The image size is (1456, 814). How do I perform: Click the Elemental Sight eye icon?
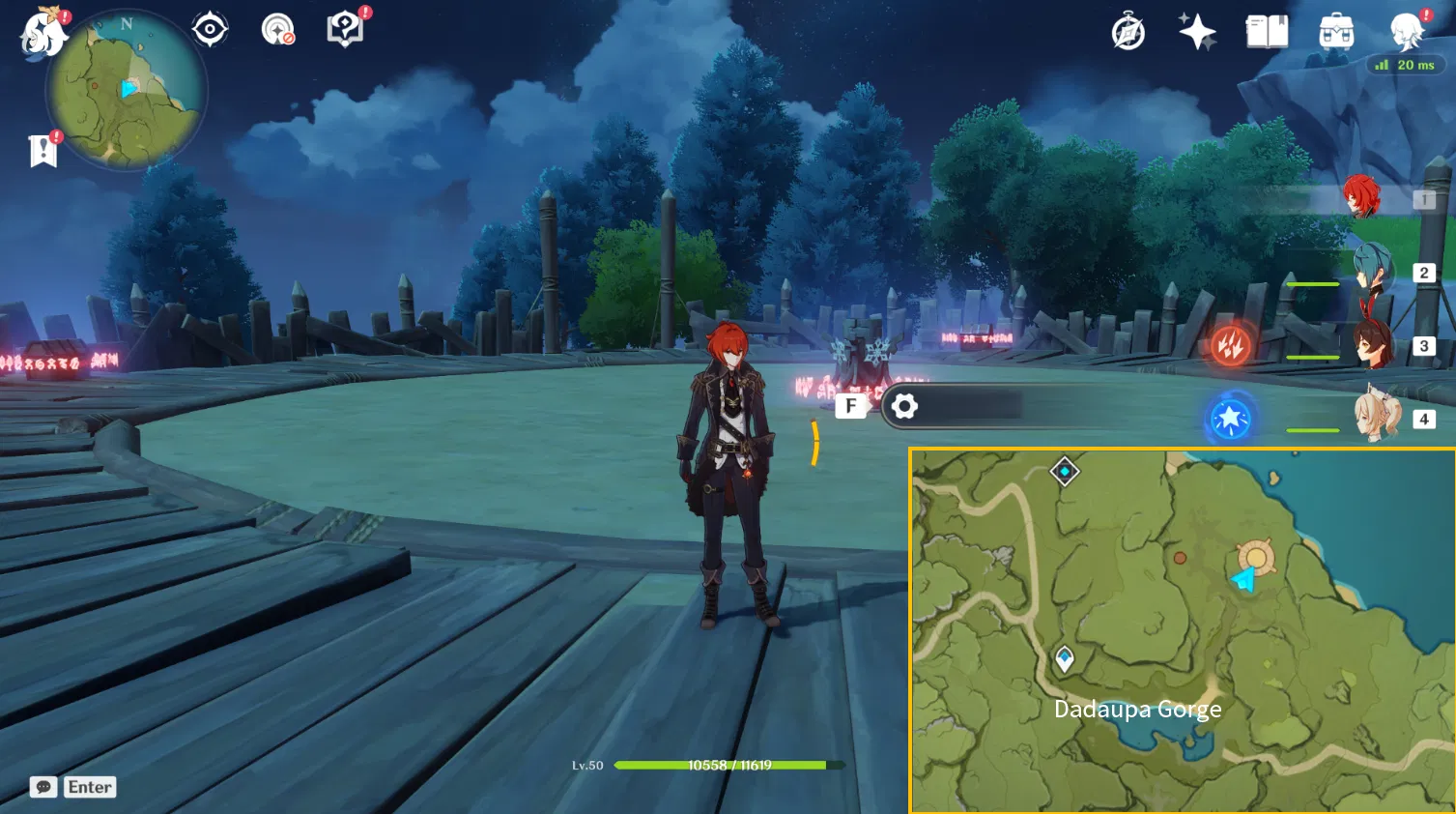pyautogui.click(x=209, y=29)
